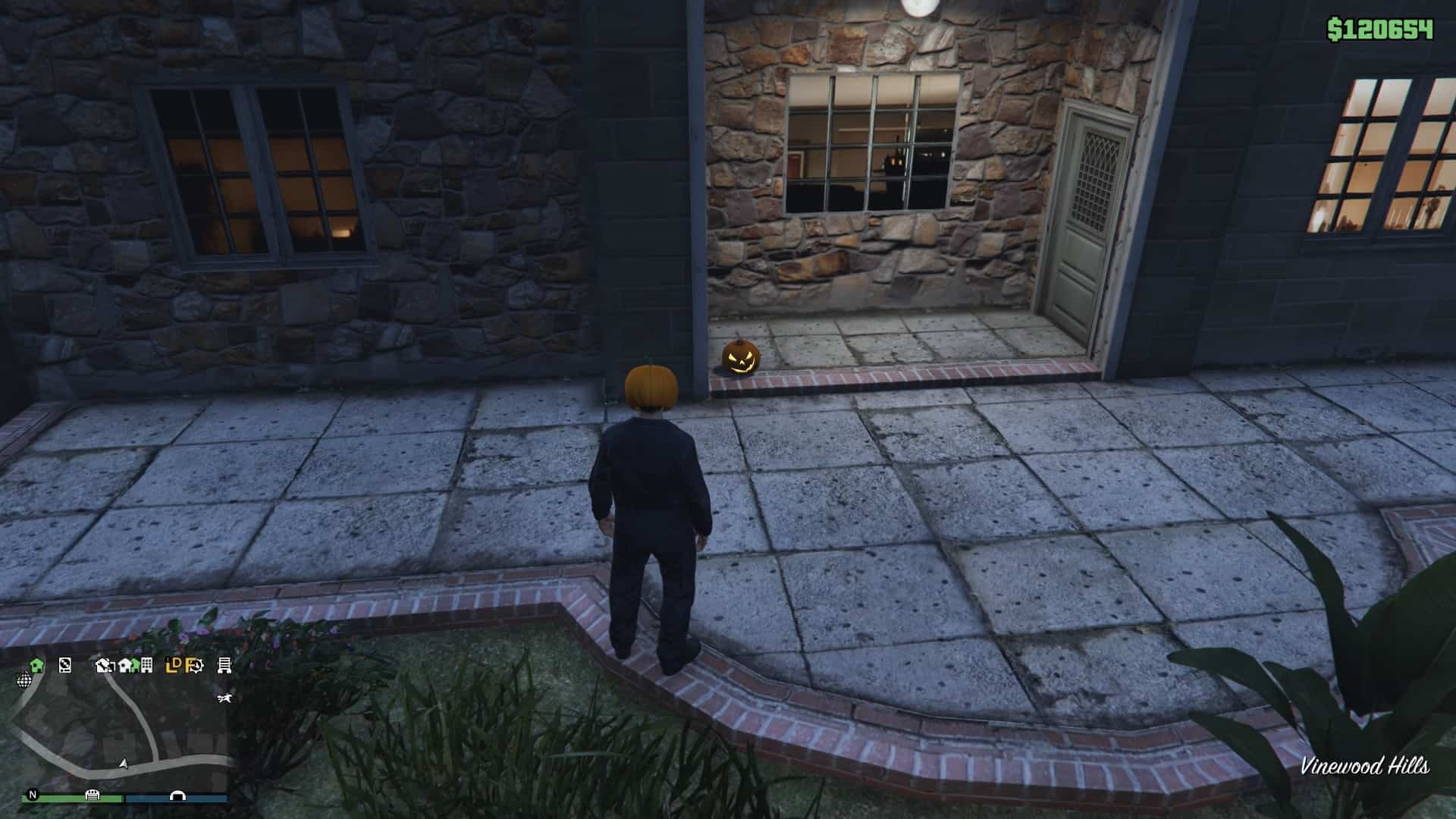The width and height of the screenshot is (1456, 819).
Task: Click the helmet icon on the blue oxygen bar
Action: click(177, 796)
